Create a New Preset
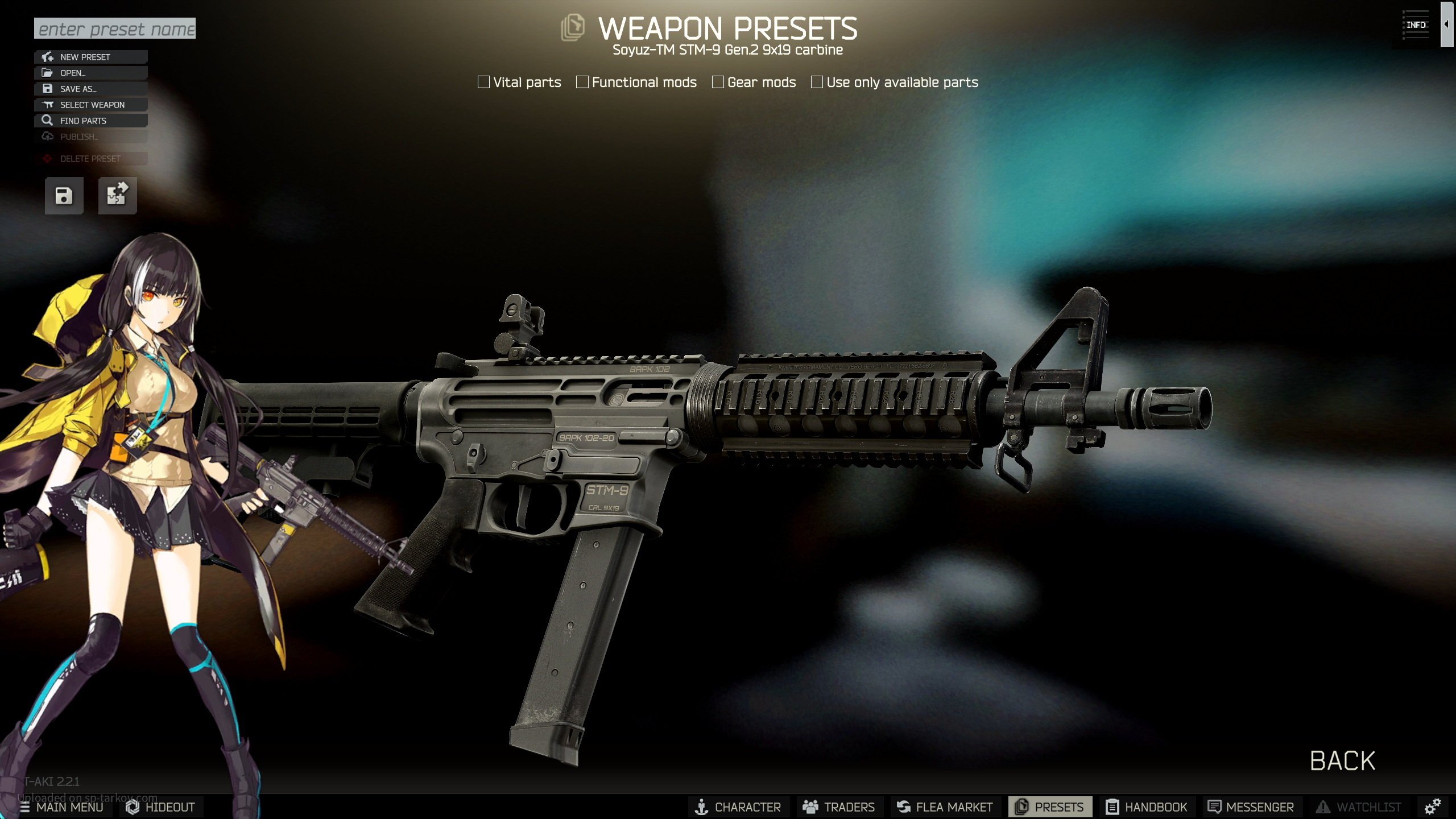The image size is (1456, 819). coord(91,57)
